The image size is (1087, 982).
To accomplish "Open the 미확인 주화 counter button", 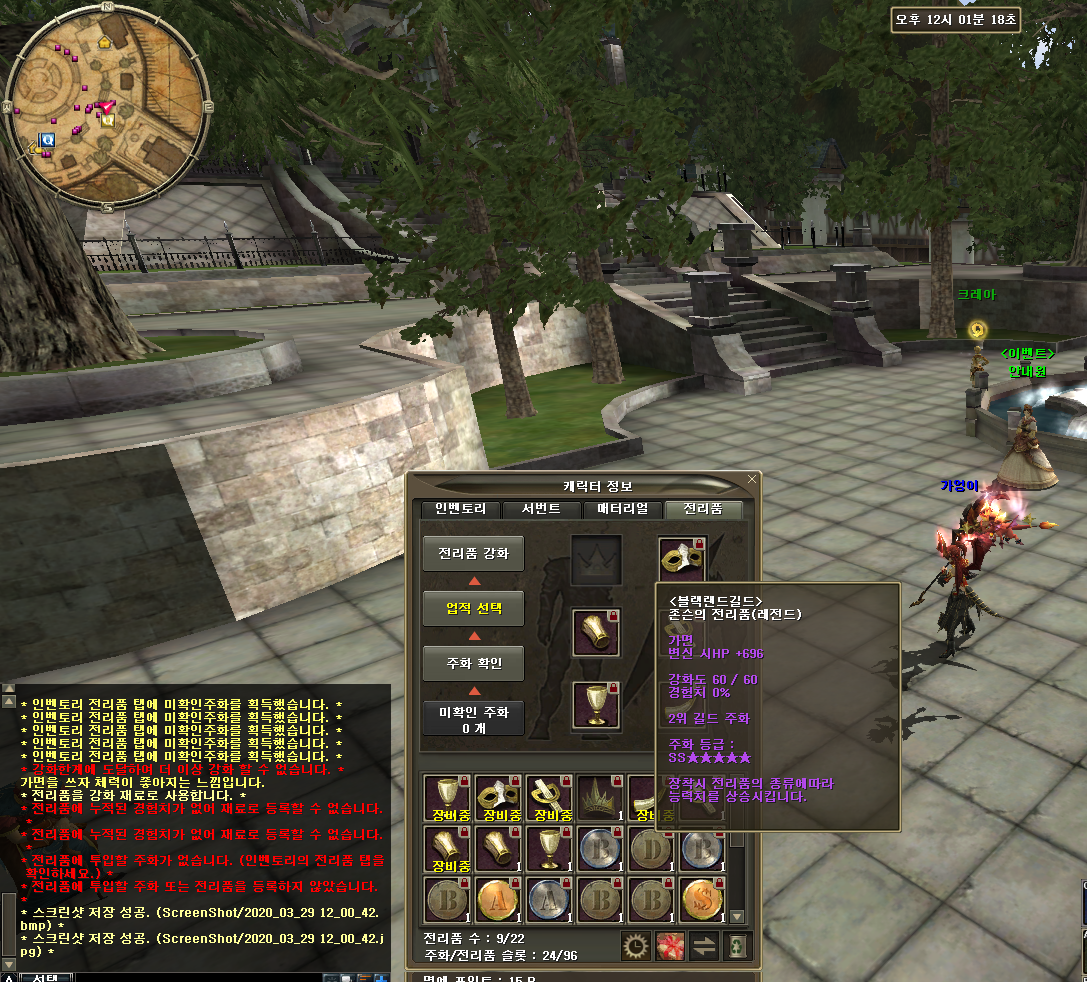I will [473, 718].
